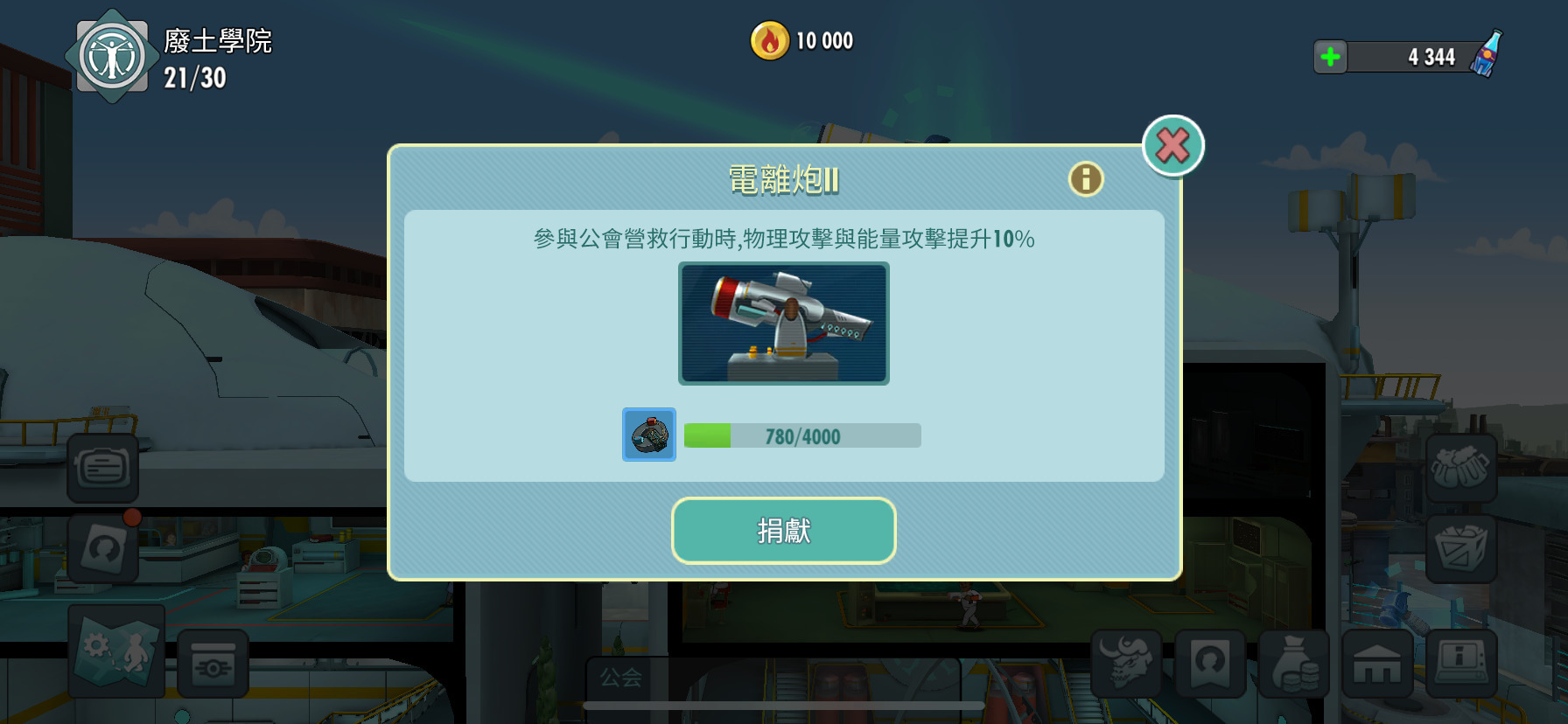This screenshot has width=1568, height=724.
Task: Open the demon head boss icon
Action: pos(1128,665)
